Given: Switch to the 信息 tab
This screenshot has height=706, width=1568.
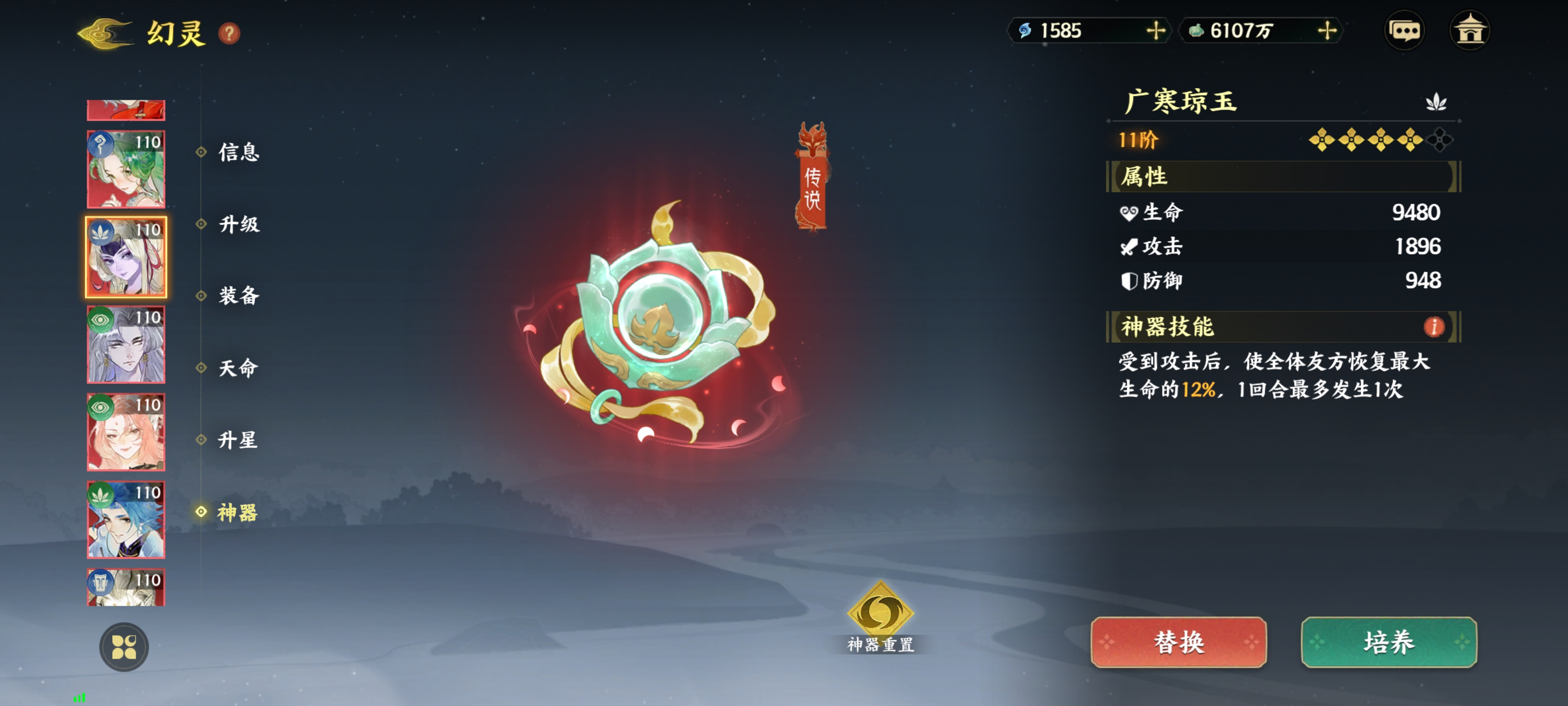Looking at the screenshot, I should coord(239,152).
